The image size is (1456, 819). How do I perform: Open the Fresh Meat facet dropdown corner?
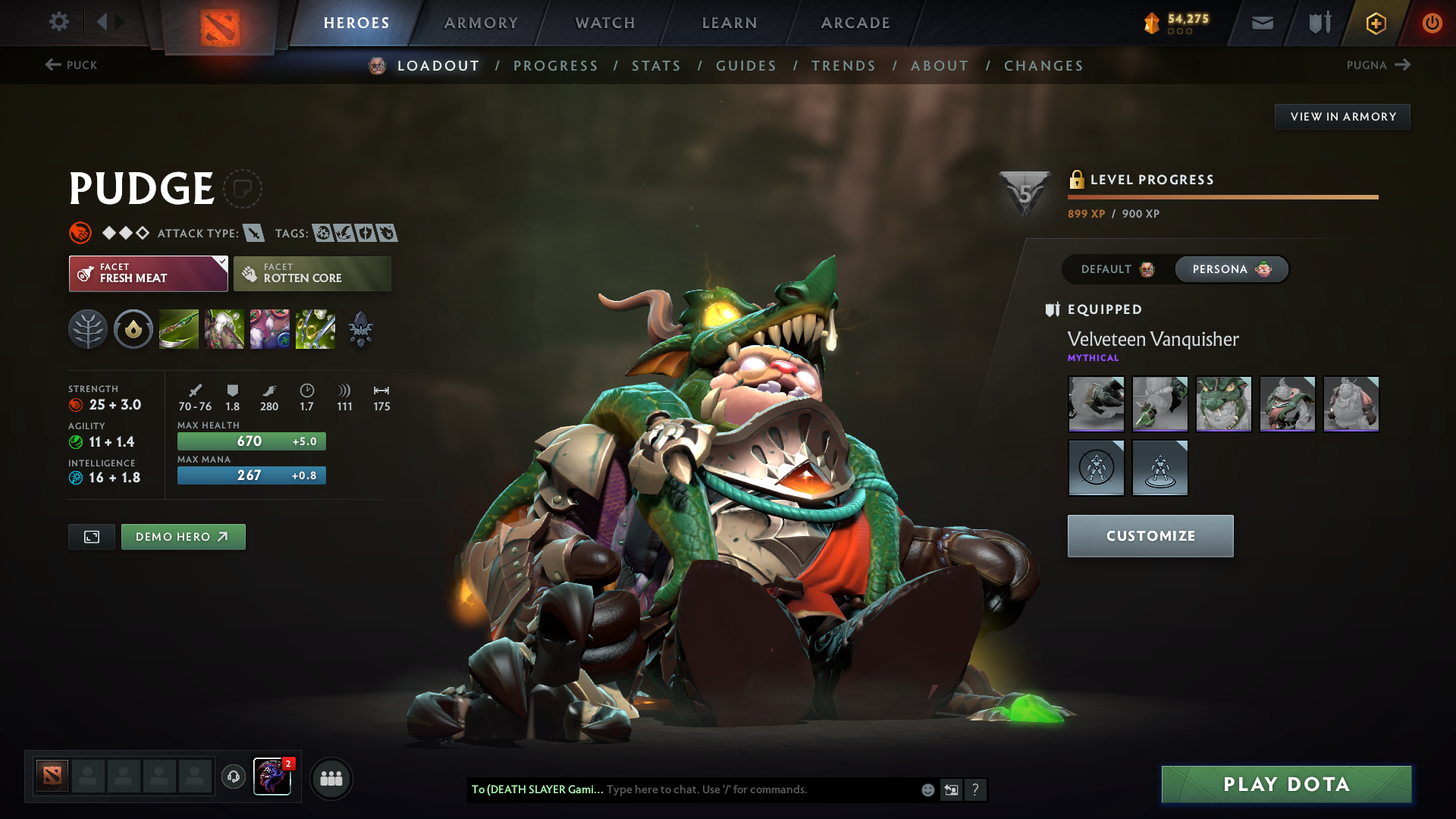(x=221, y=263)
